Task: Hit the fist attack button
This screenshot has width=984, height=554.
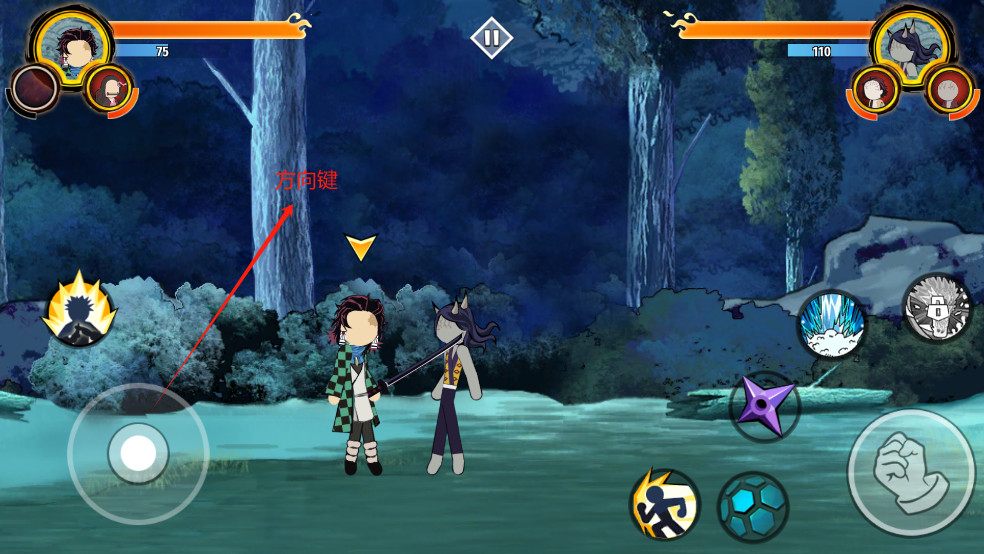Action: click(x=910, y=472)
